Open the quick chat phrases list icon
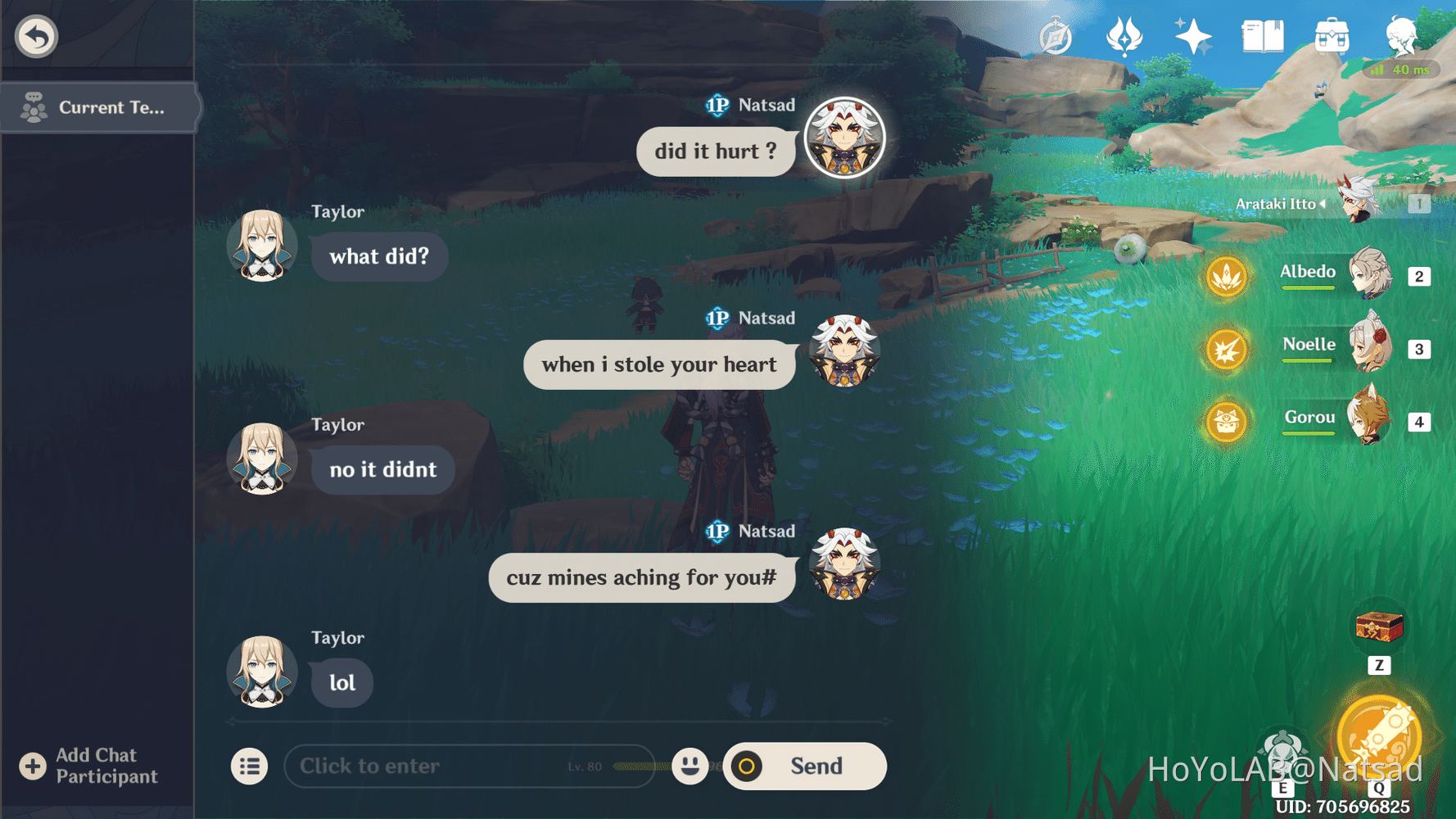Image resolution: width=1456 pixels, height=819 pixels. (x=250, y=766)
